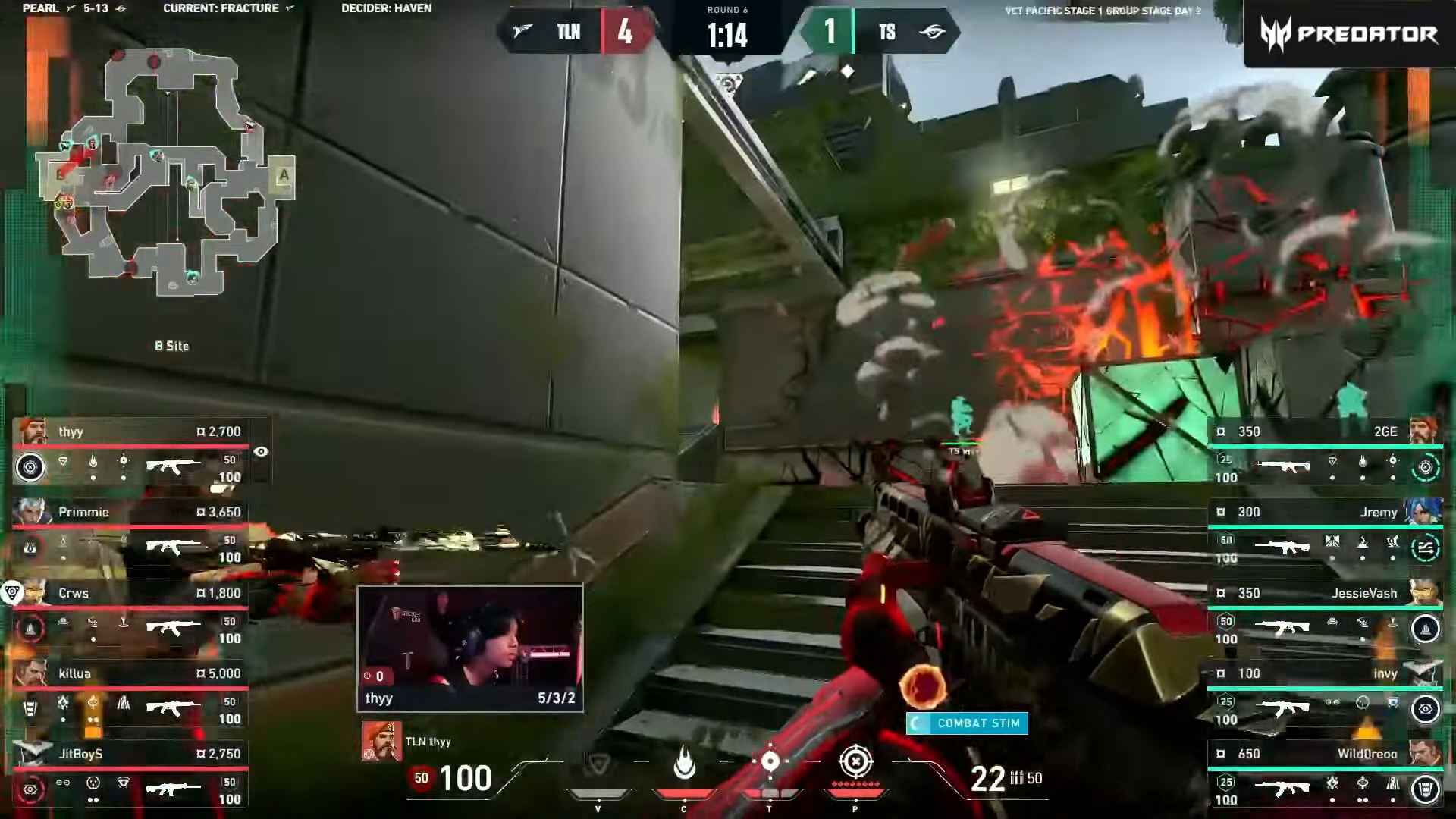1456x819 pixels.
Task: Click the TS team score panel
Action: click(x=880, y=33)
